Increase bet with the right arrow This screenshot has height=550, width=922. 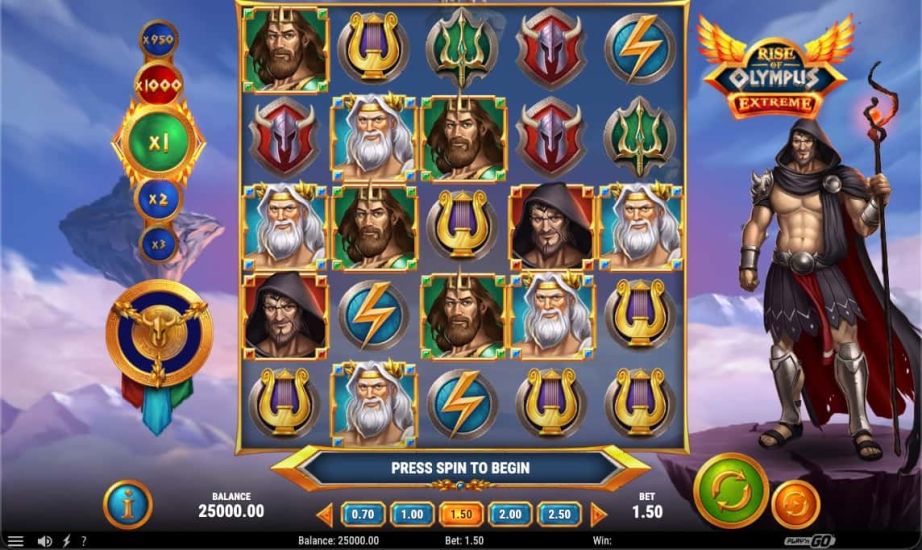coord(598,514)
